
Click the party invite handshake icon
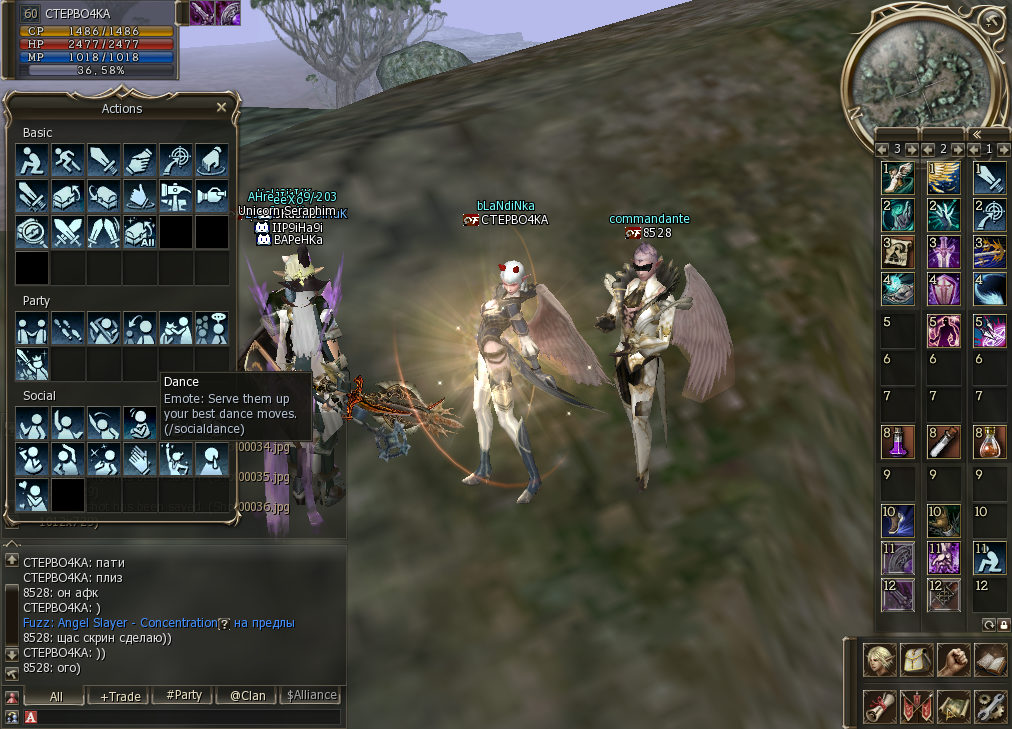point(31,329)
